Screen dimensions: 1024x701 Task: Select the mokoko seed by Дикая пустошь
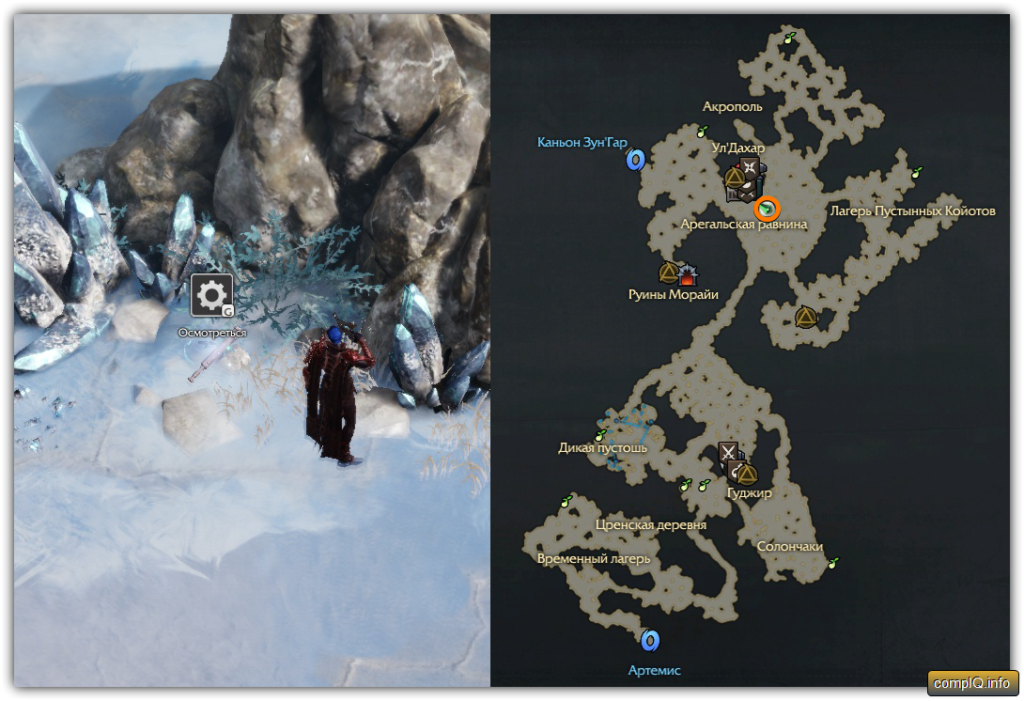tap(601, 435)
